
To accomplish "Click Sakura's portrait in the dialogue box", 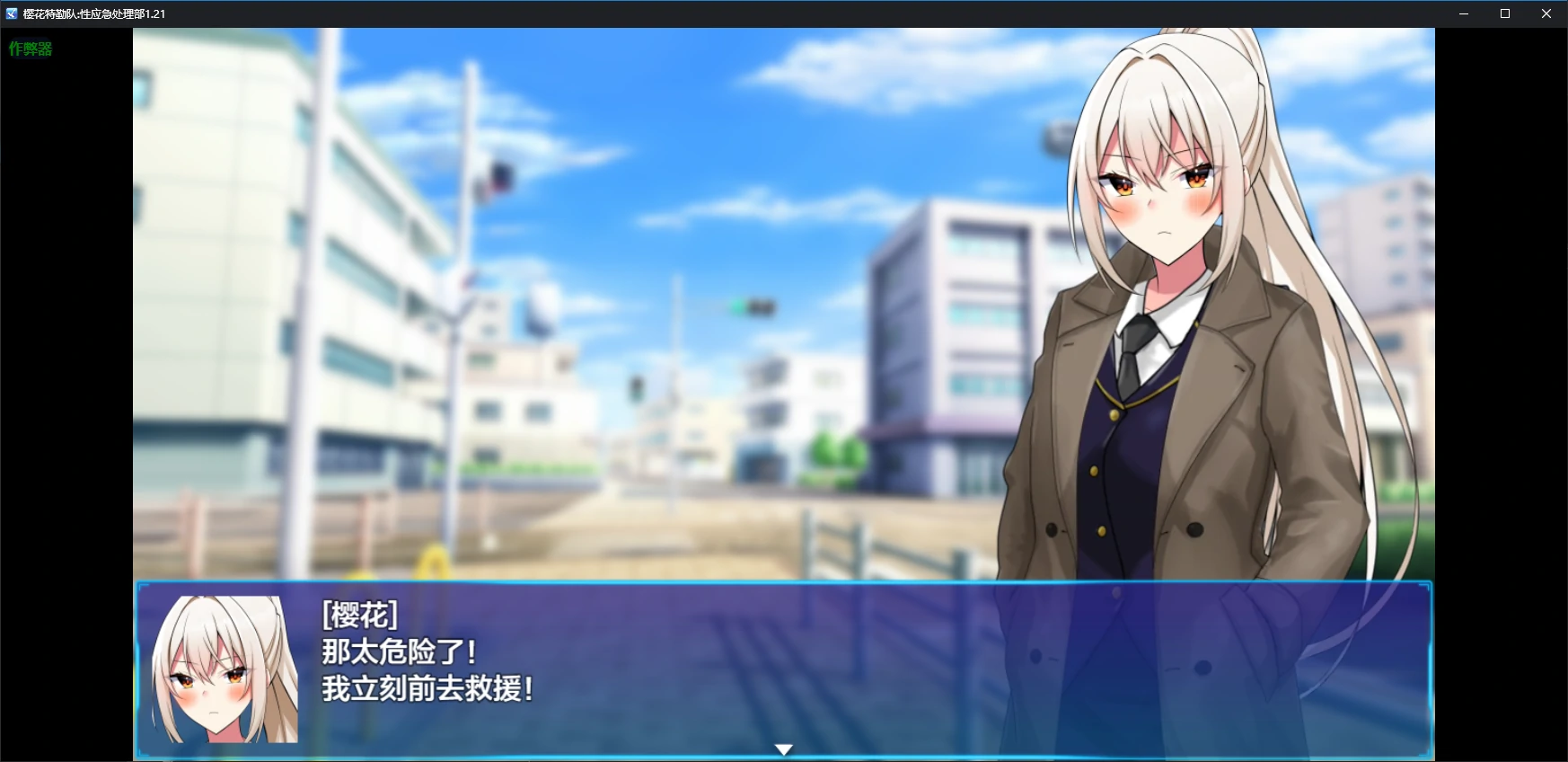I will point(225,669).
